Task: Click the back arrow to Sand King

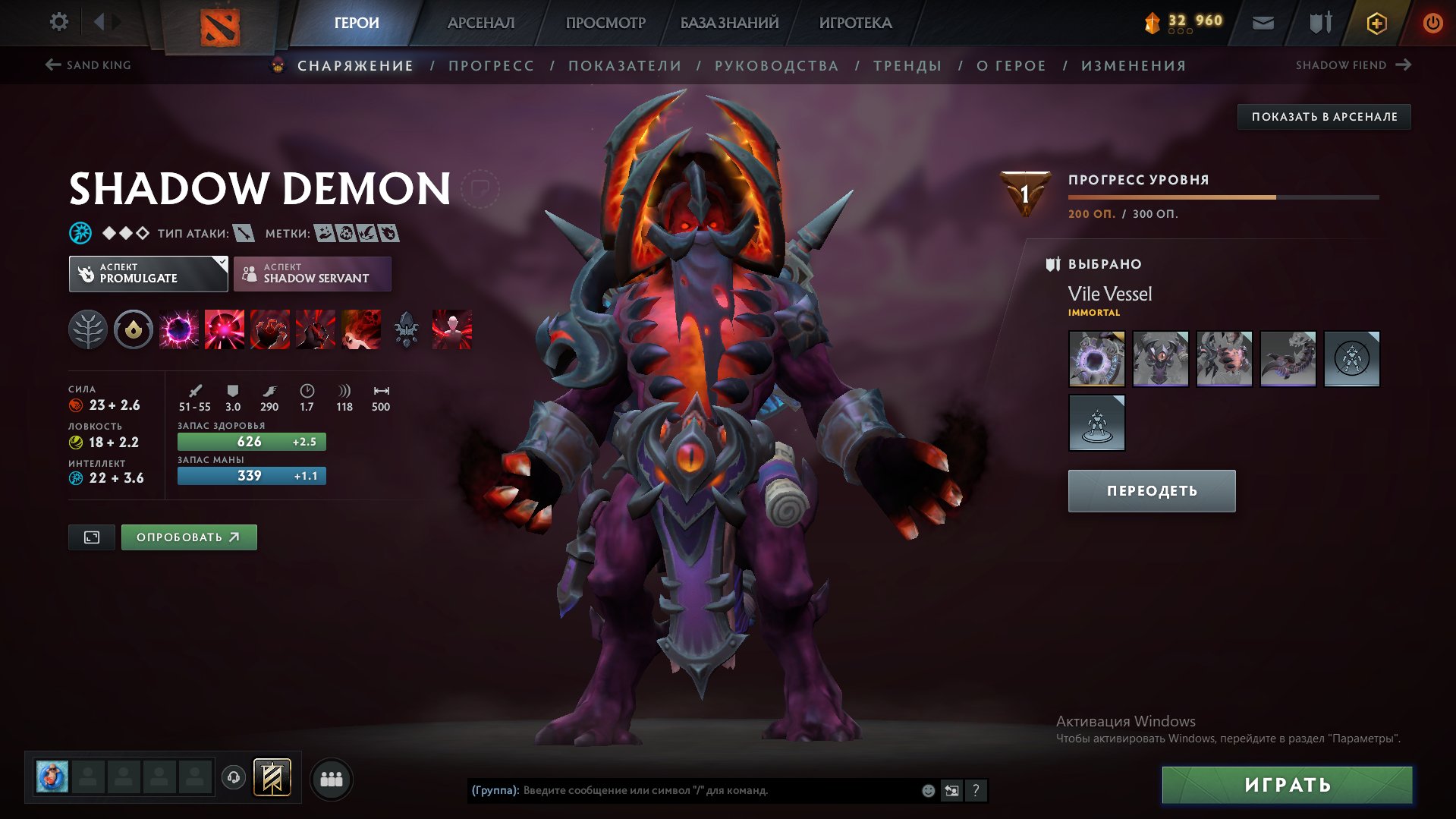Action: pos(52,65)
